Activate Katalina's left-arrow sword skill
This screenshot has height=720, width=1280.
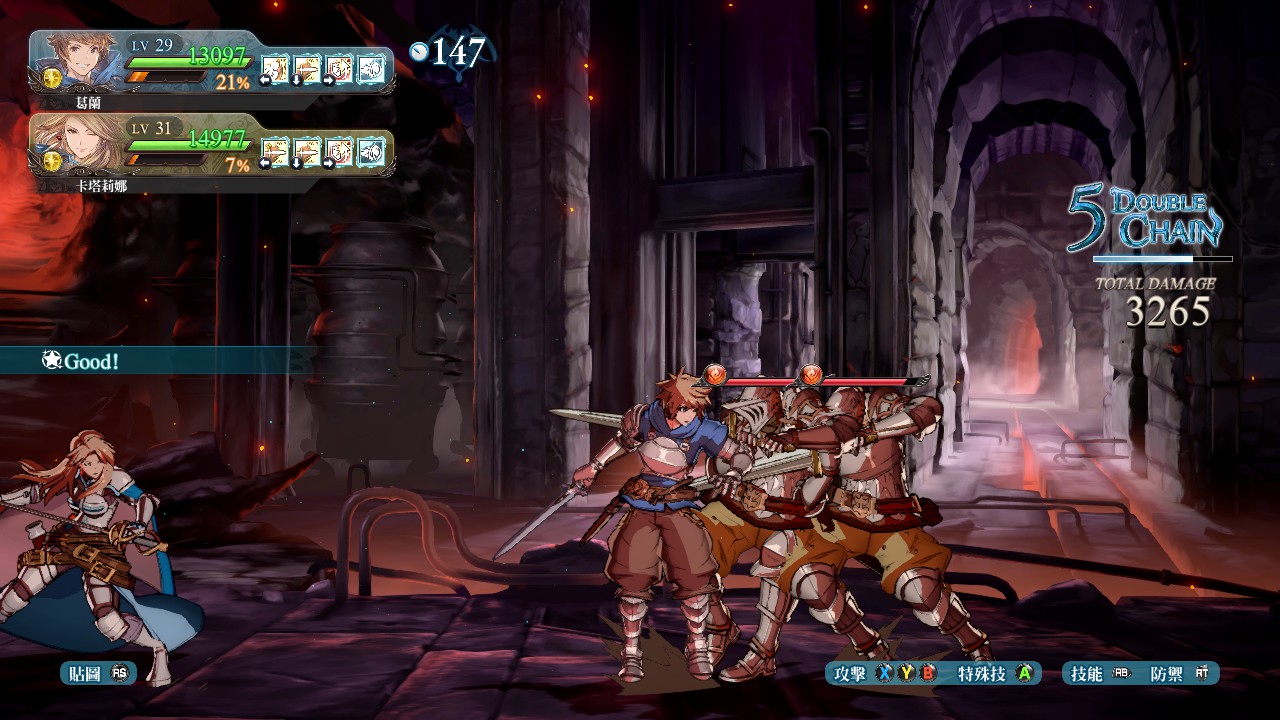point(275,151)
